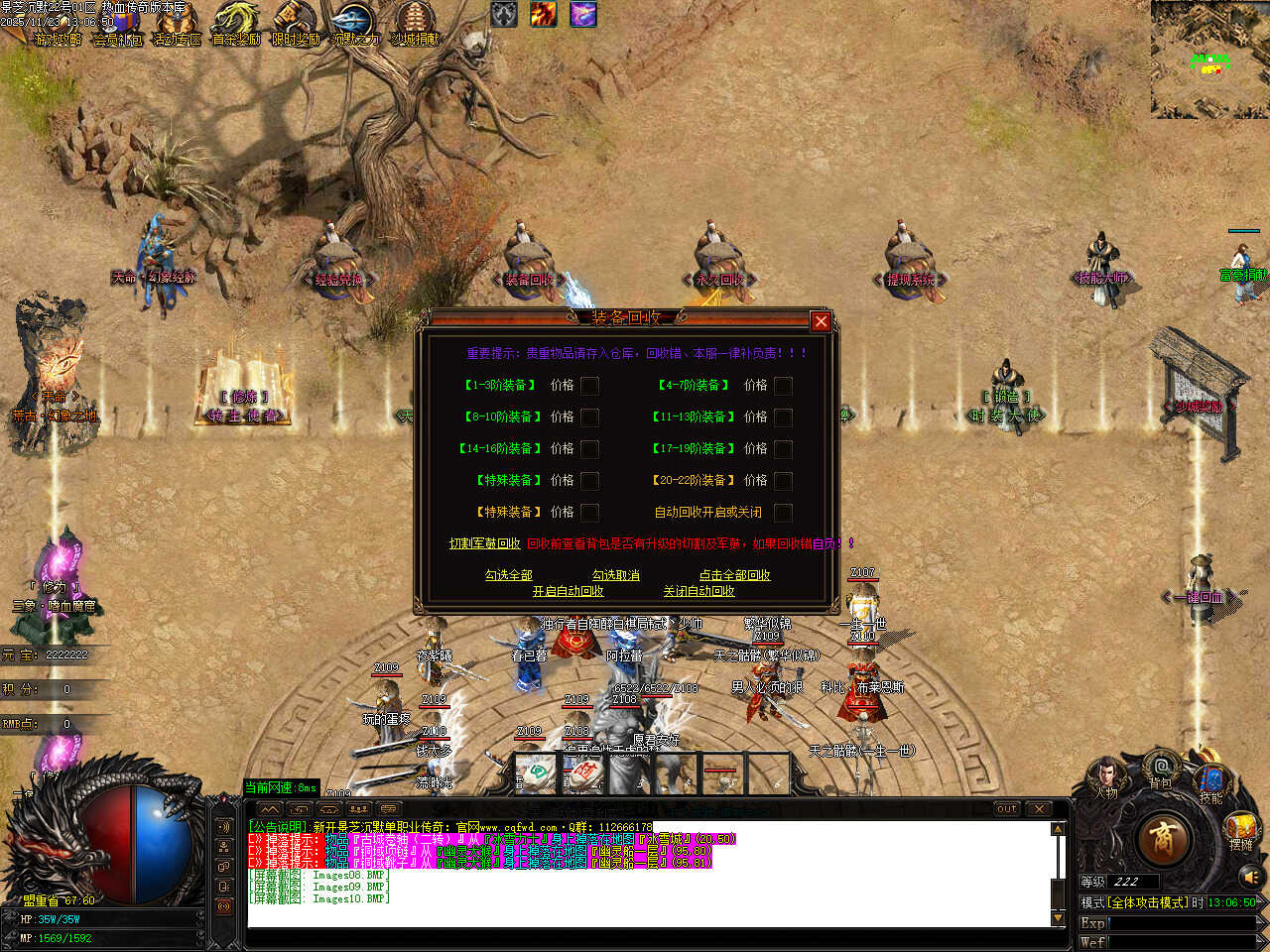1270x952 pixels.
Task: Open the 背包 backpack
Action: coord(1160,770)
